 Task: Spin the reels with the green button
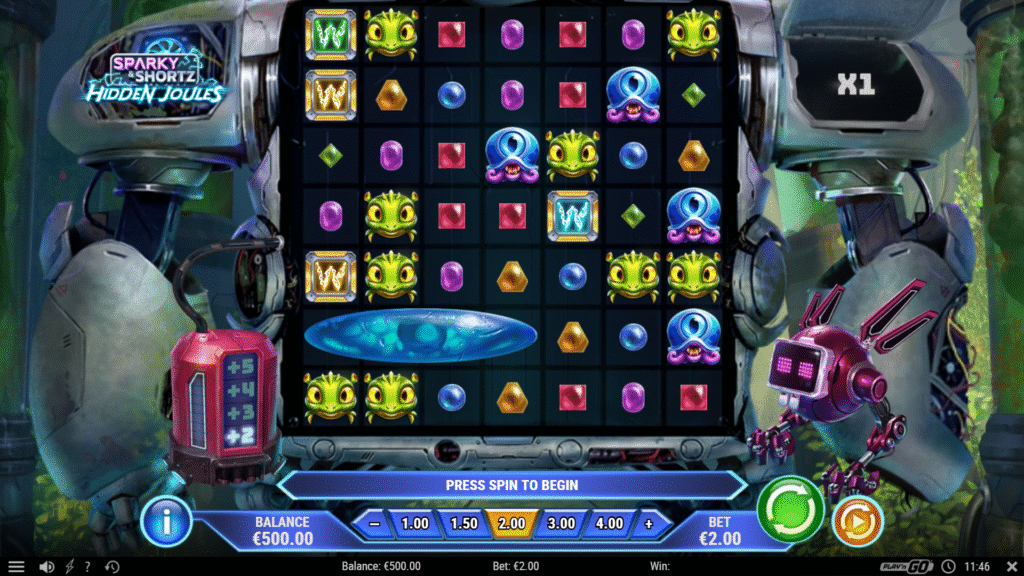point(790,510)
